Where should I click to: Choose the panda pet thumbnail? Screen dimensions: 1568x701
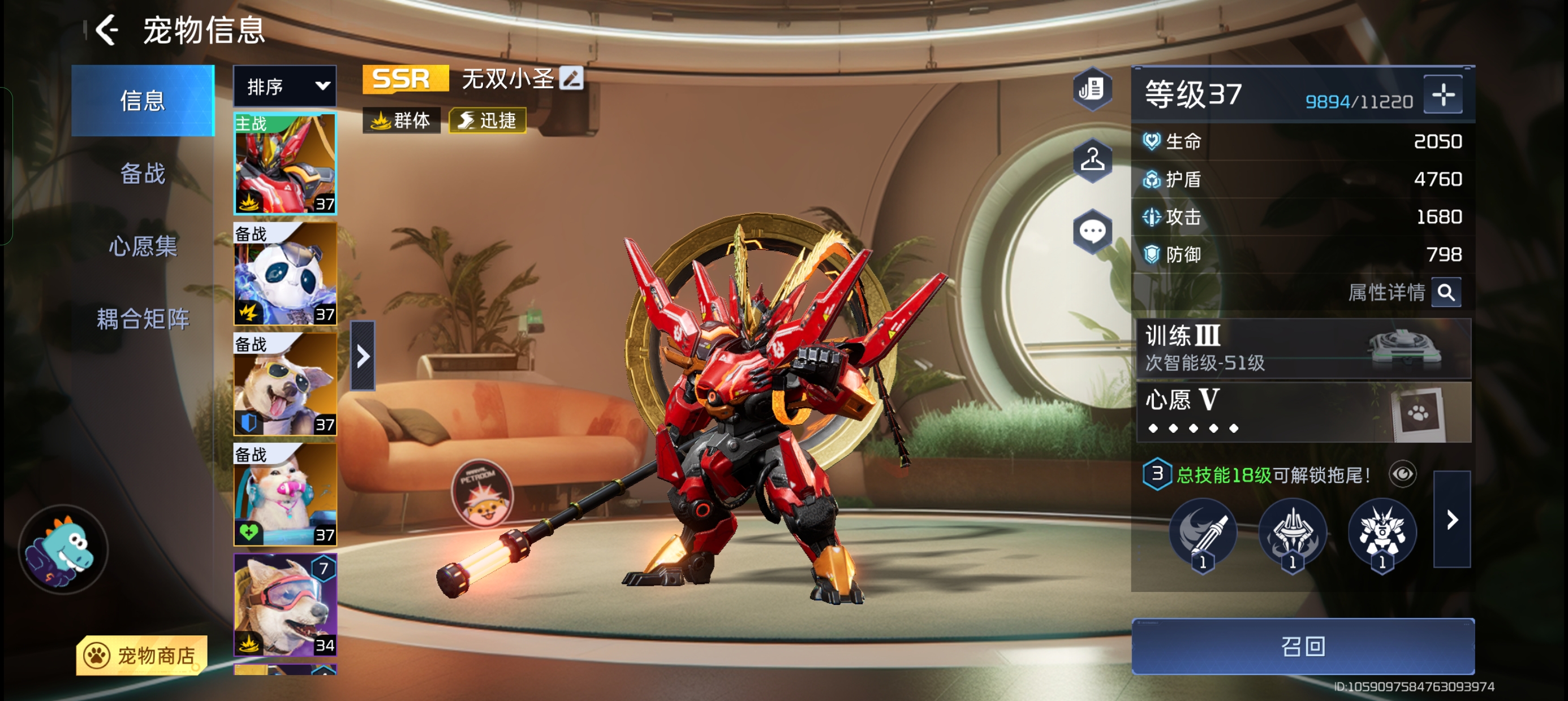coord(285,274)
